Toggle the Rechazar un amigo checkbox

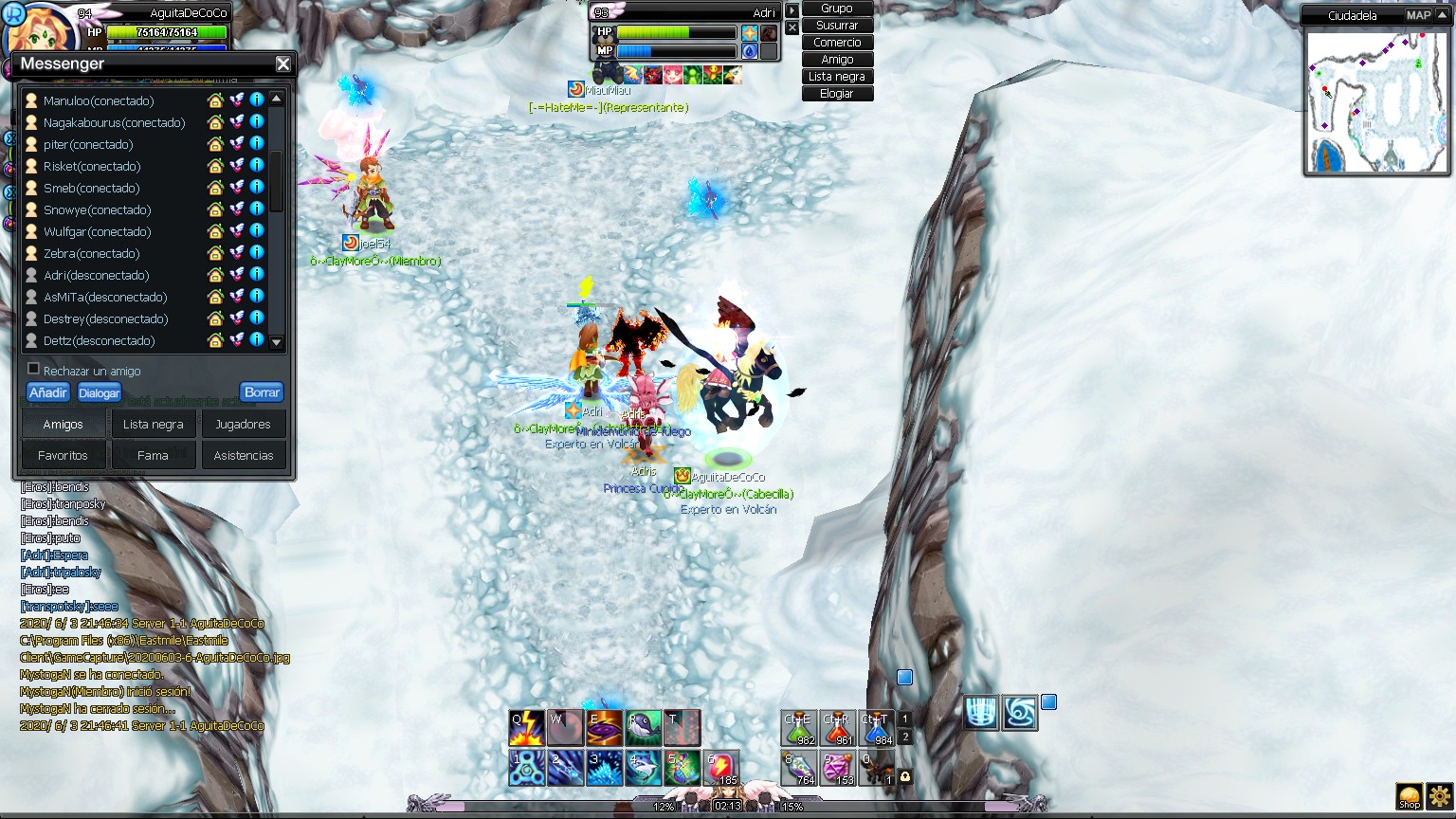(34, 369)
